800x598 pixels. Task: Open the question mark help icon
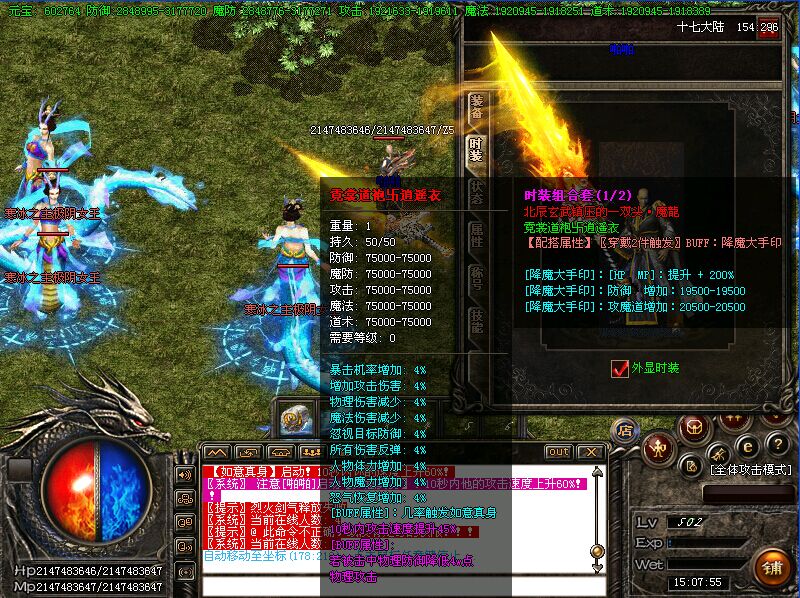[x=778, y=443]
